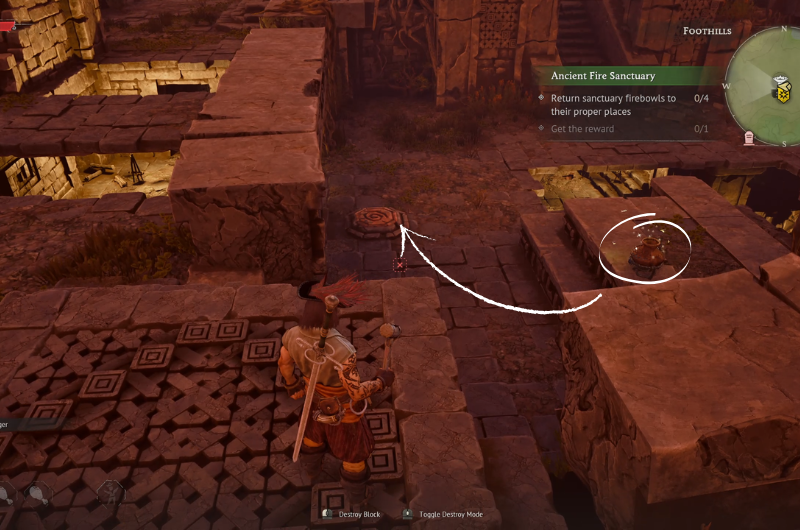Click the yellow quest marker on minimap

785,93
